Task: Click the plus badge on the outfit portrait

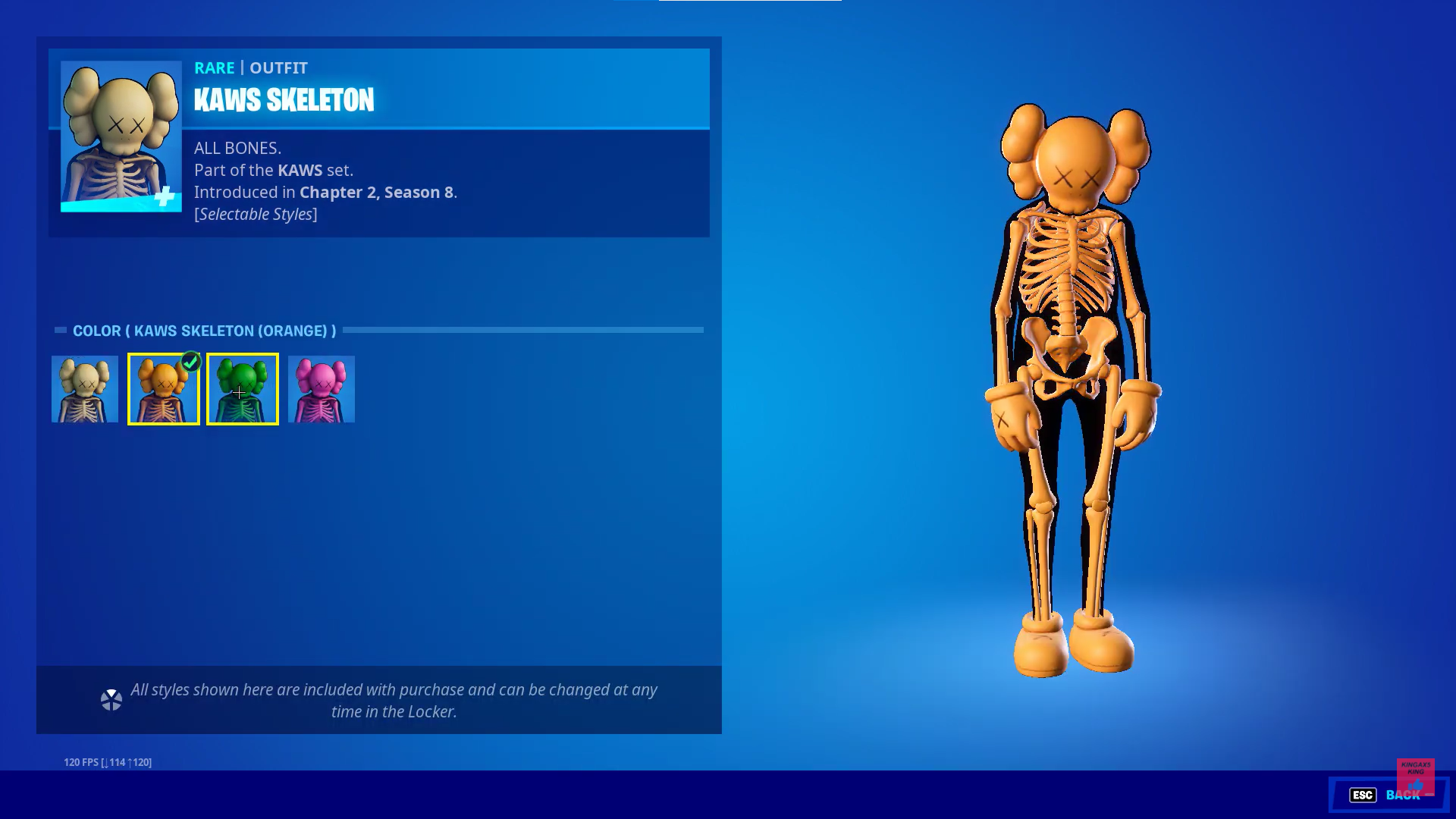Action: pos(163,197)
